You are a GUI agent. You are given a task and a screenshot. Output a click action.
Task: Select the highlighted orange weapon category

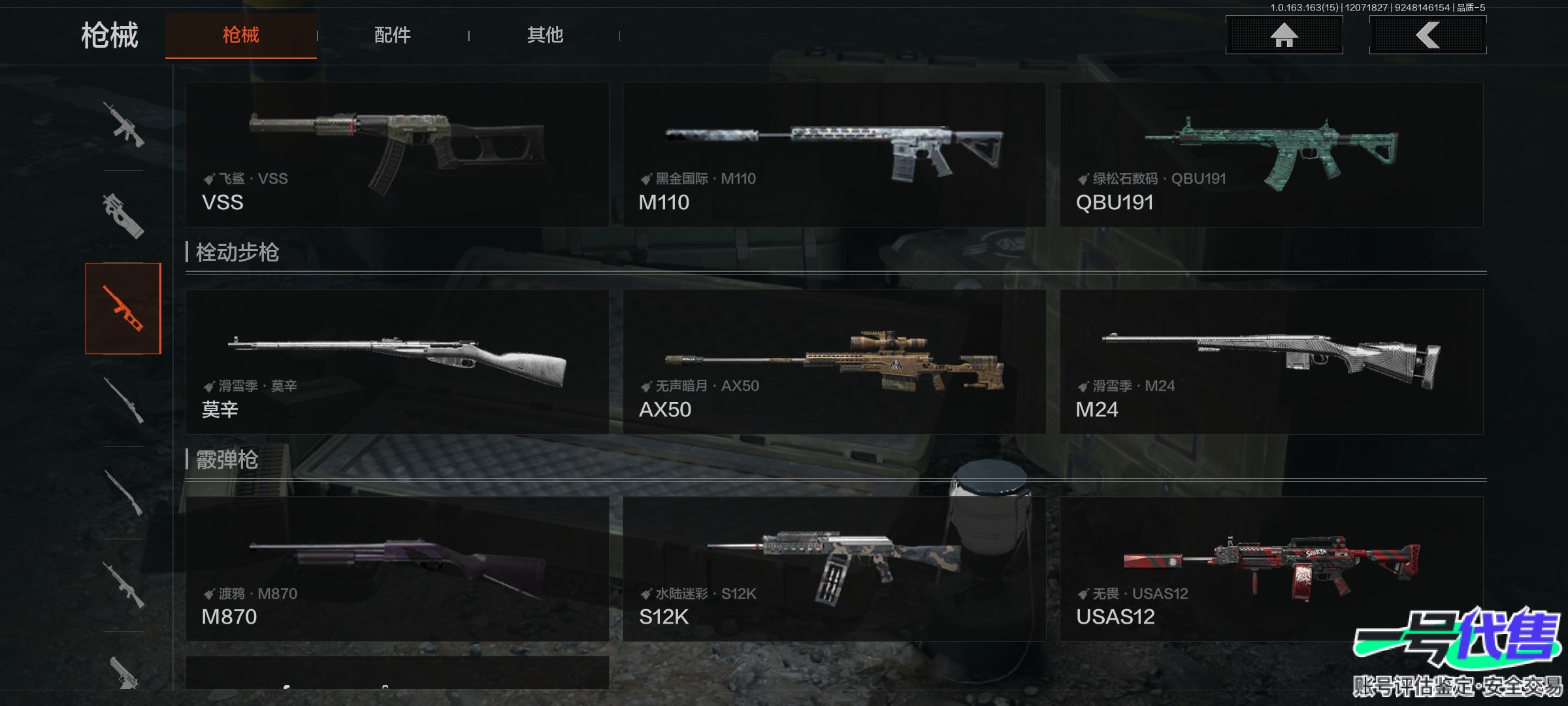click(123, 309)
